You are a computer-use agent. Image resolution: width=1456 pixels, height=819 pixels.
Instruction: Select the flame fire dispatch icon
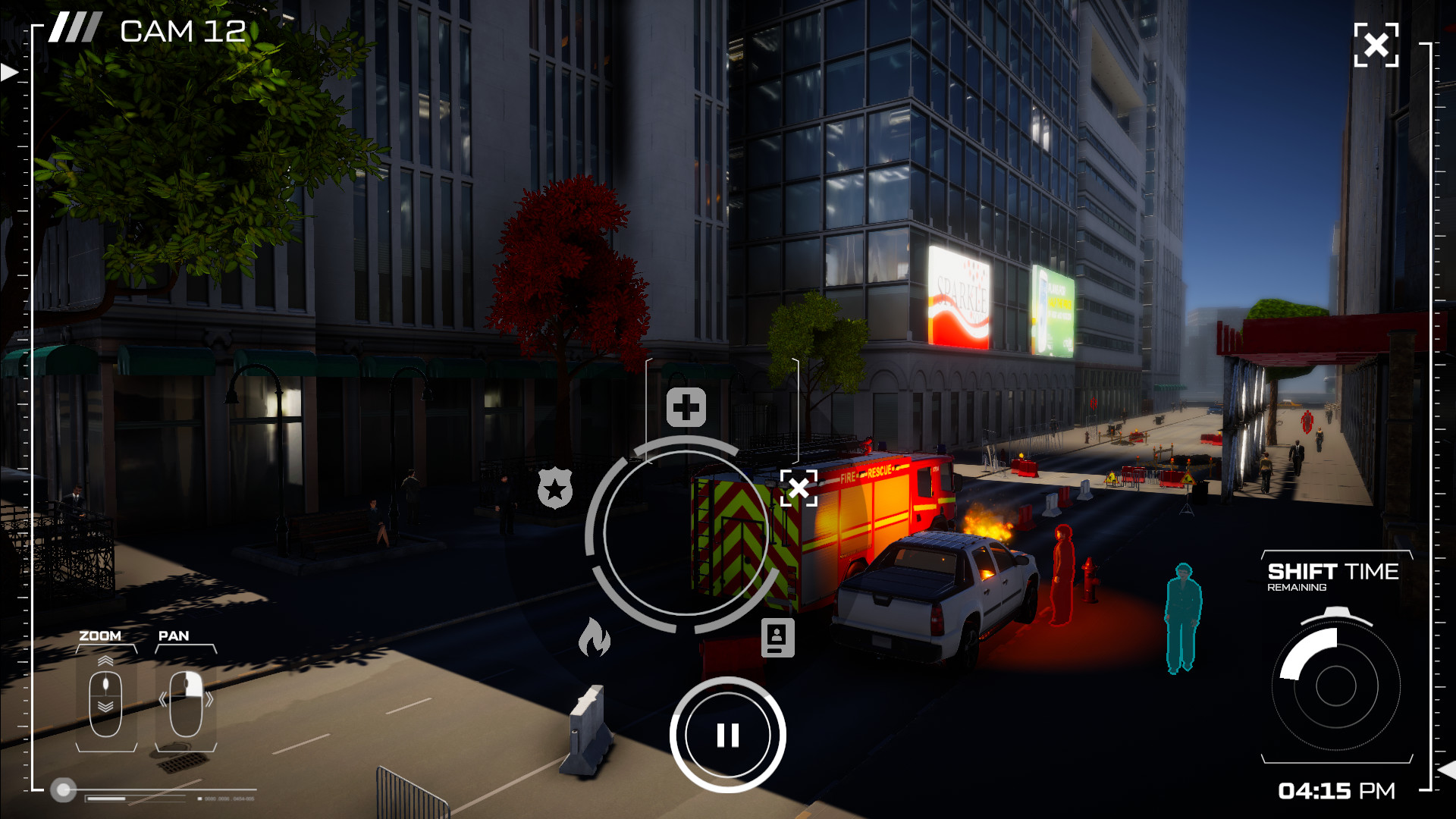click(x=595, y=637)
